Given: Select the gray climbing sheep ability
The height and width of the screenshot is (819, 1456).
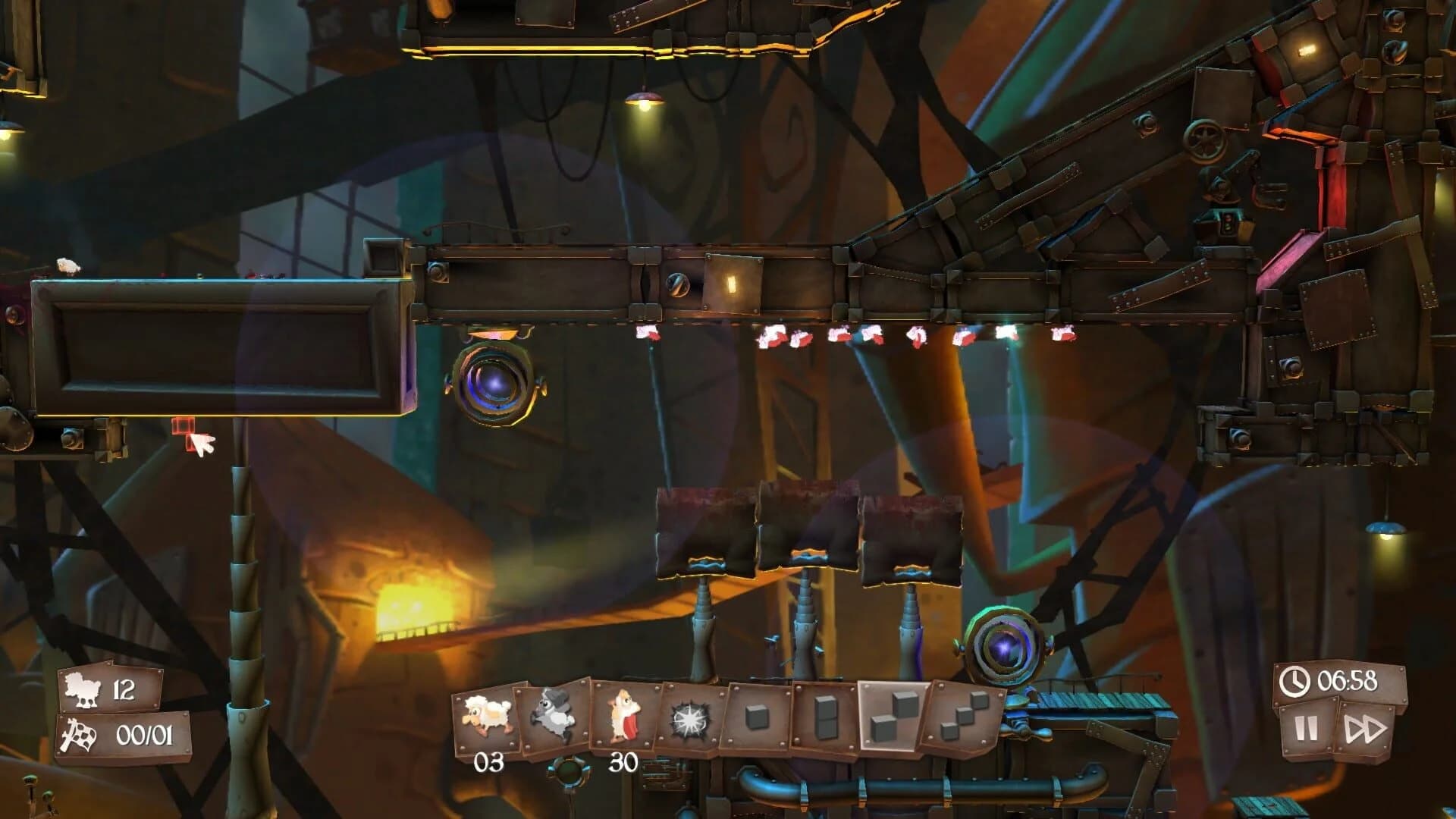Looking at the screenshot, I should click(552, 713).
